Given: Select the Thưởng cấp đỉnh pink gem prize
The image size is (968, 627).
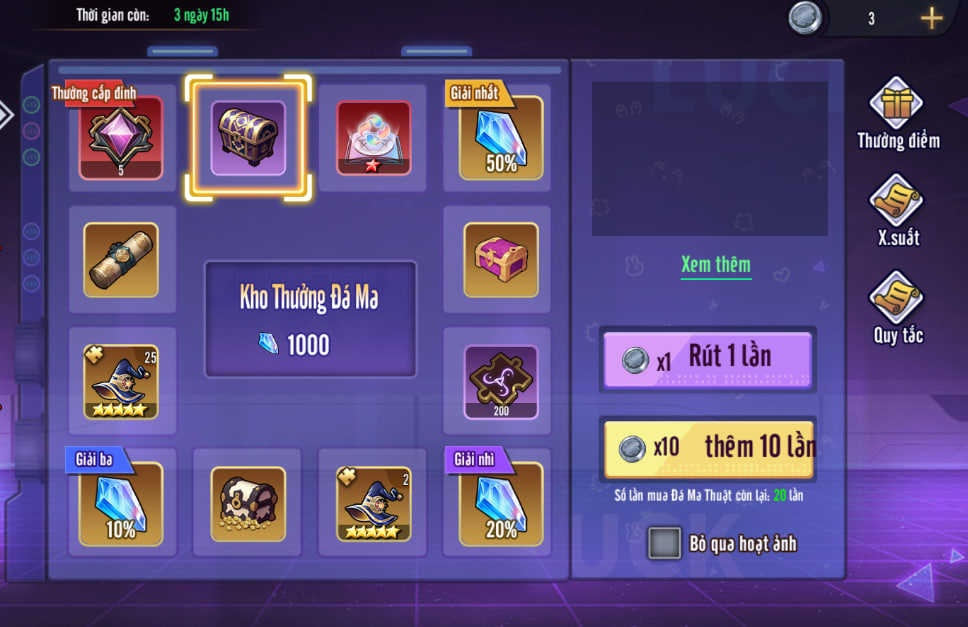Looking at the screenshot, I should pos(122,138).
